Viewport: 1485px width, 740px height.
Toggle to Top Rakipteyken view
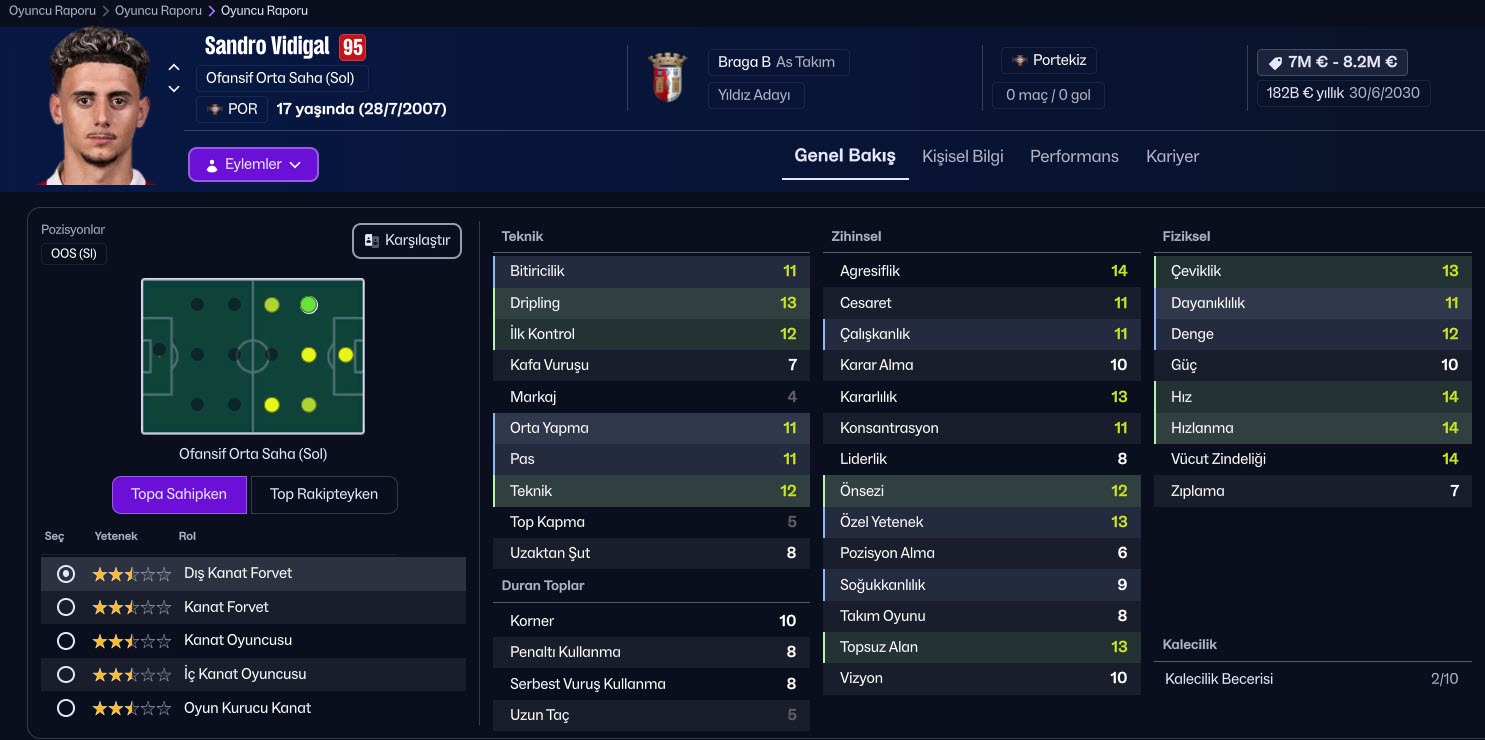coord(324,494)
